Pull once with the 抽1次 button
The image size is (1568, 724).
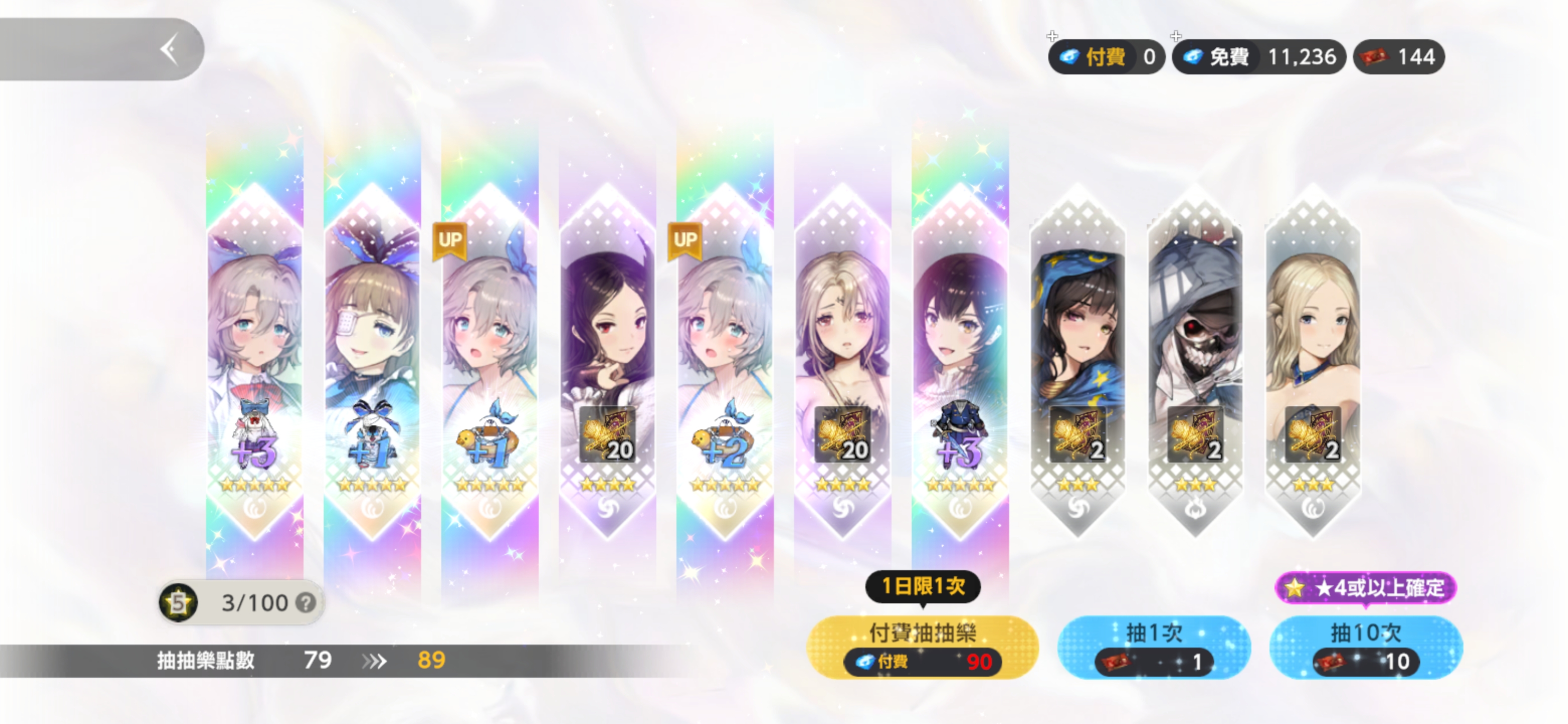(x=1153, y=647)
